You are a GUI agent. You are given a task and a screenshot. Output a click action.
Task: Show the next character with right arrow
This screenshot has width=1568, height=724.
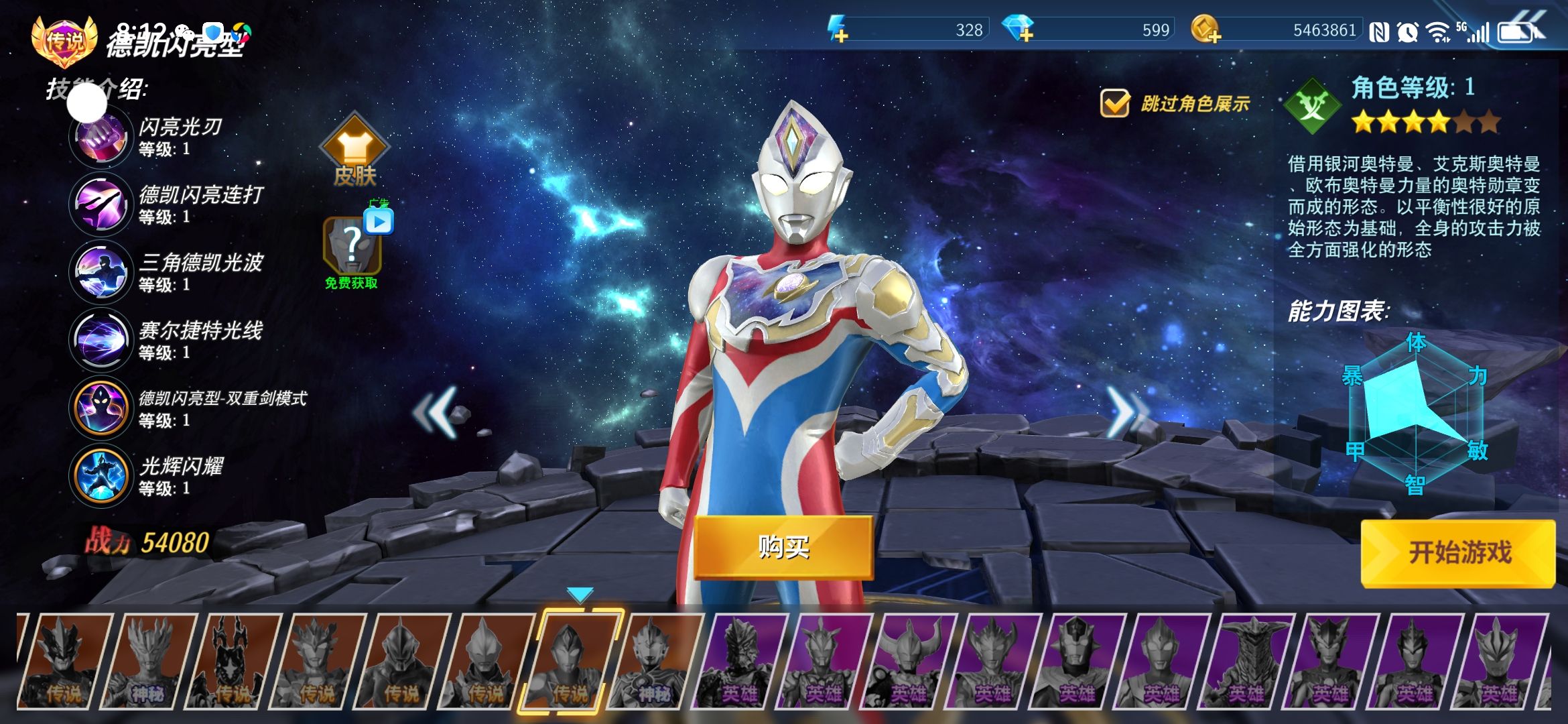point(1126,412)
